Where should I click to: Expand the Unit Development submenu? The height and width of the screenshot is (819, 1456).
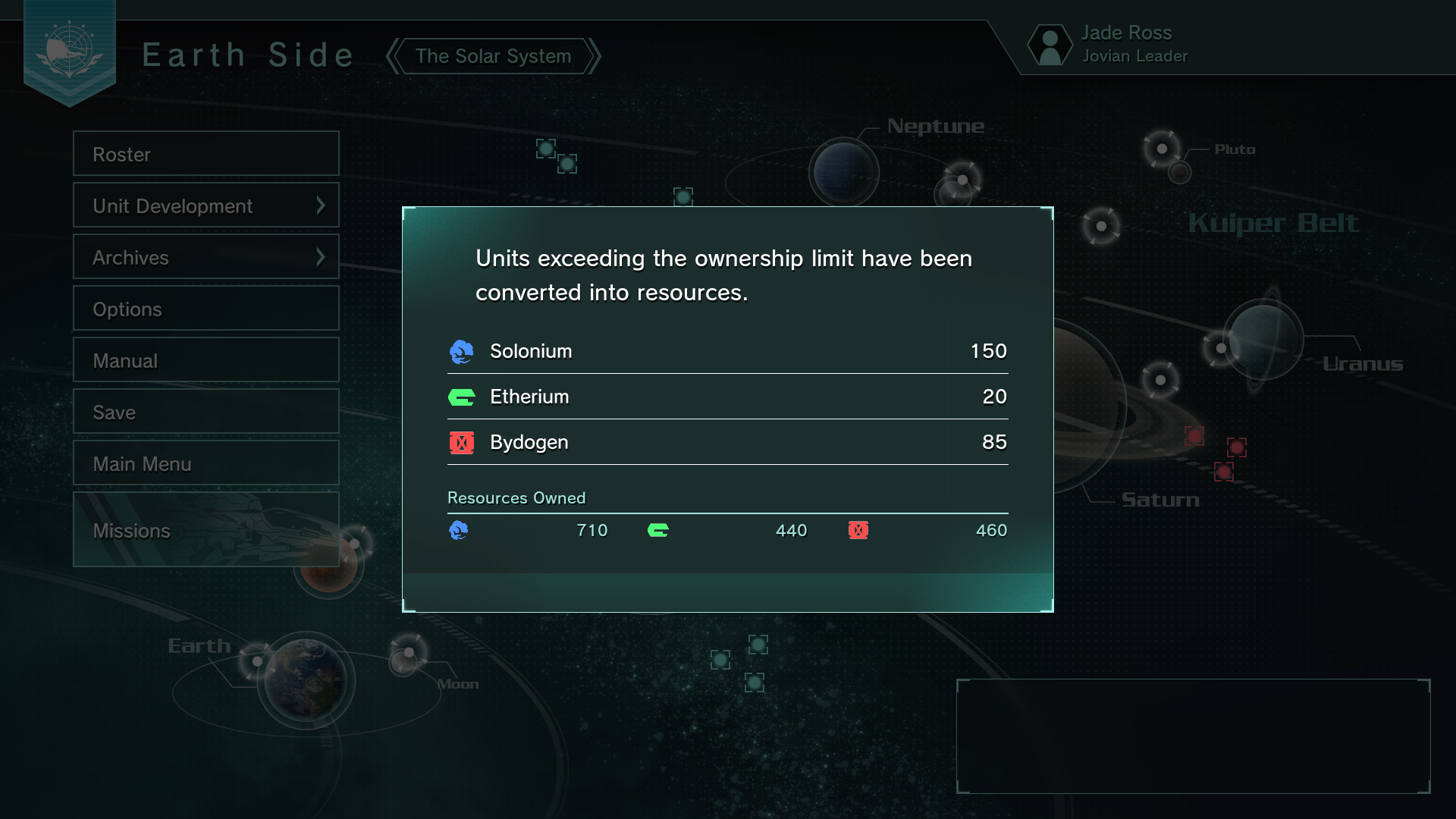tap(206, 205)
